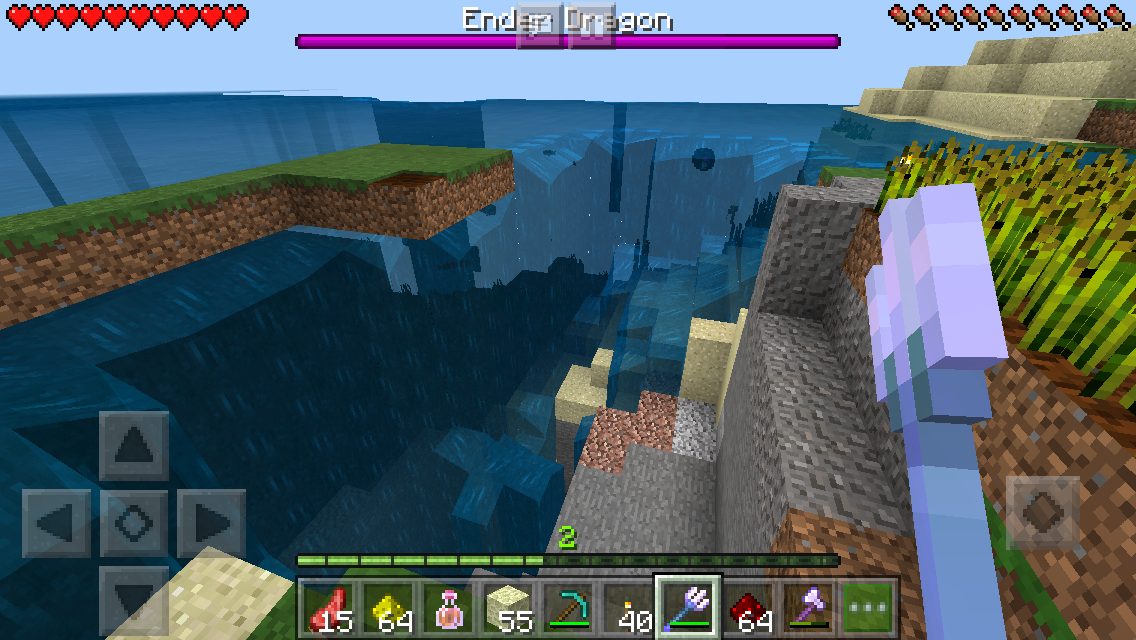Tap the pause button at top

tap(591, 24)
